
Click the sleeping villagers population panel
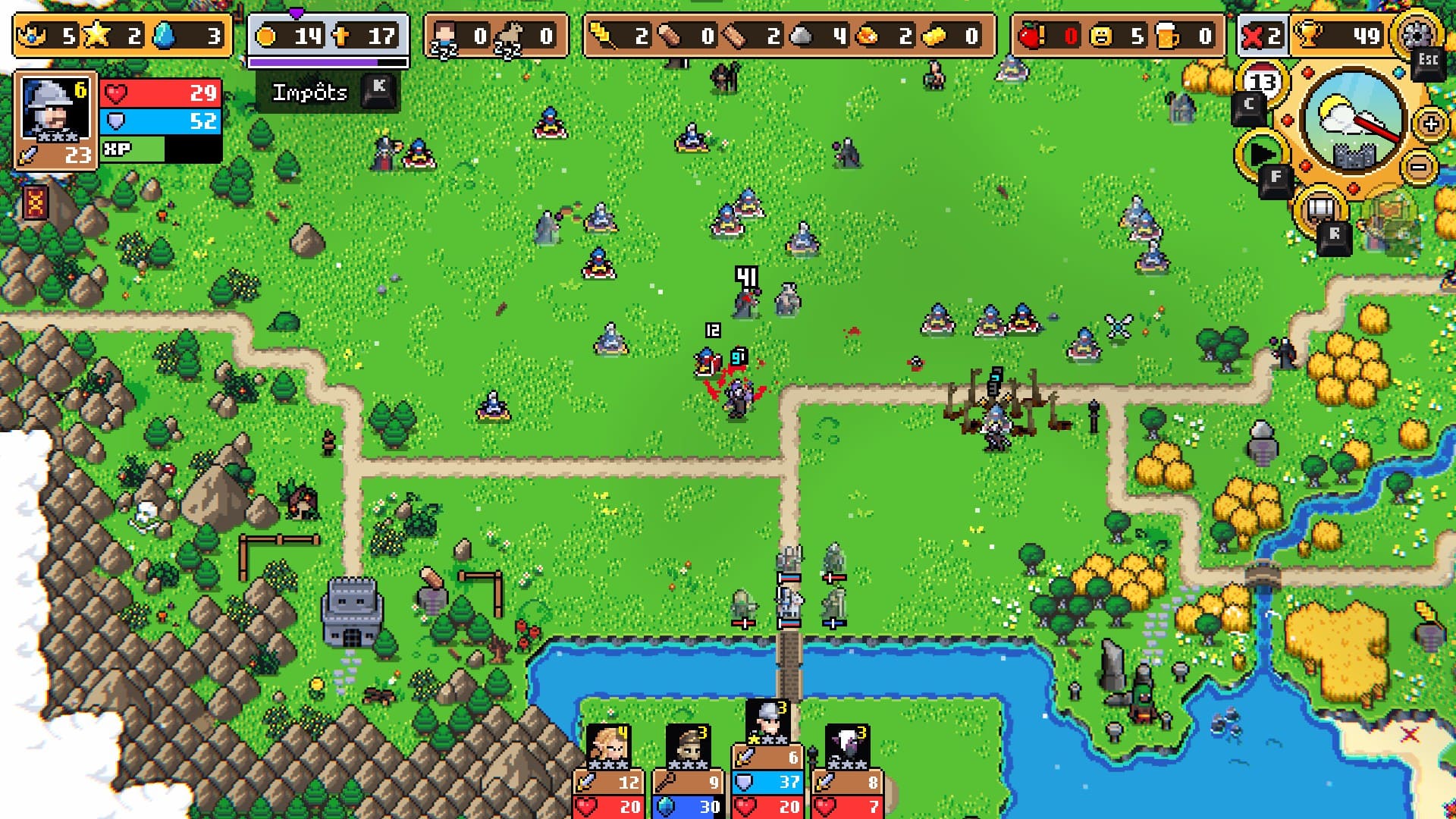(495, 36)
